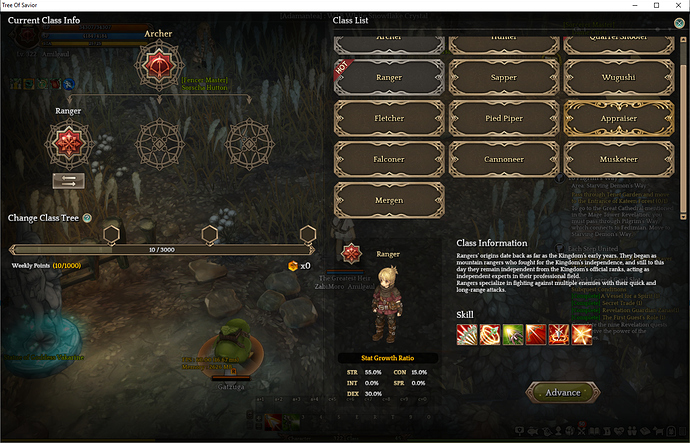Click the first Ranger skill icon
Viewport: 690px width, 443px height.
[466, 332]
